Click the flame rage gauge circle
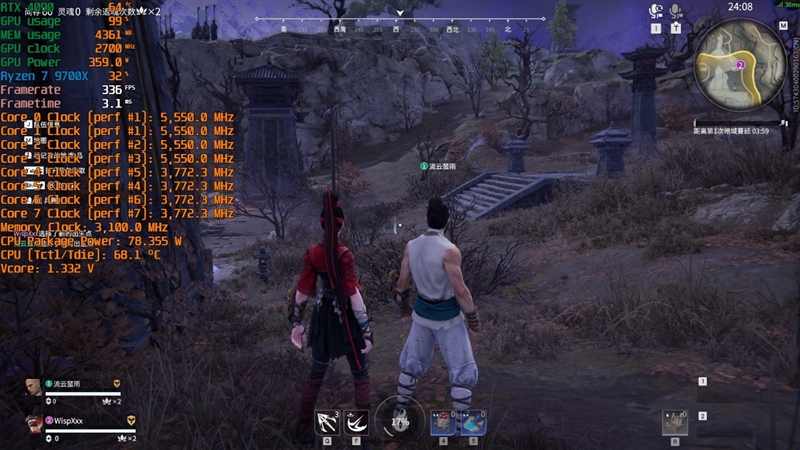 tap(400, 422)
